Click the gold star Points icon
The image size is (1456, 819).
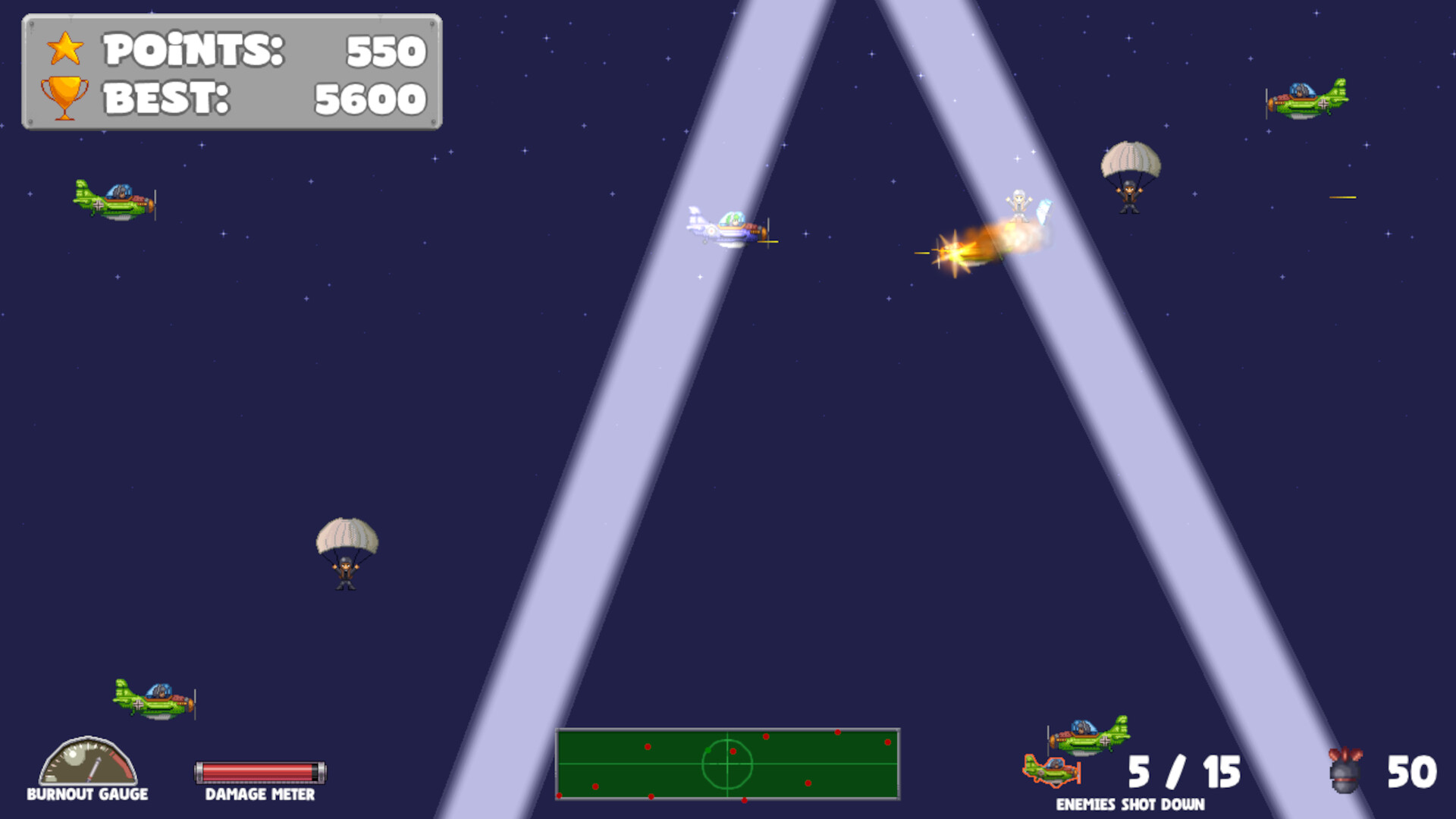click(x=64, y=47)
